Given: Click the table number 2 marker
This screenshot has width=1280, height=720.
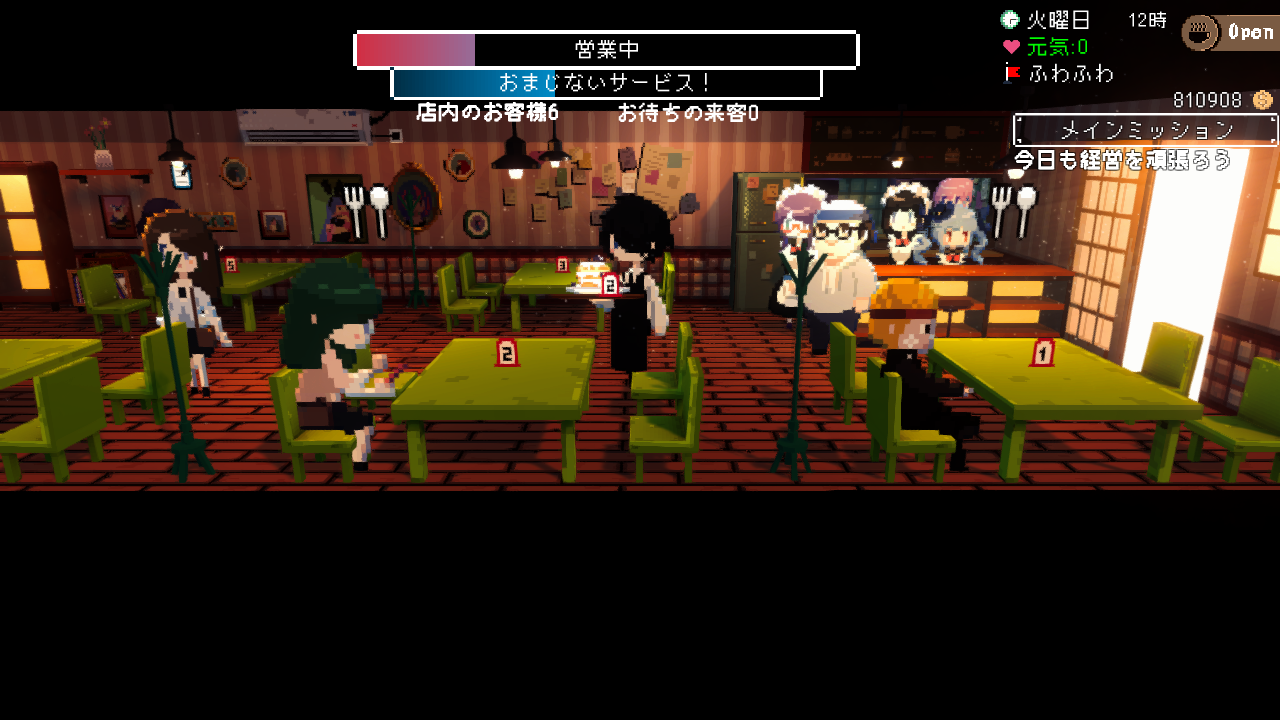Looking at the screenshot, I should coord(508,354).
